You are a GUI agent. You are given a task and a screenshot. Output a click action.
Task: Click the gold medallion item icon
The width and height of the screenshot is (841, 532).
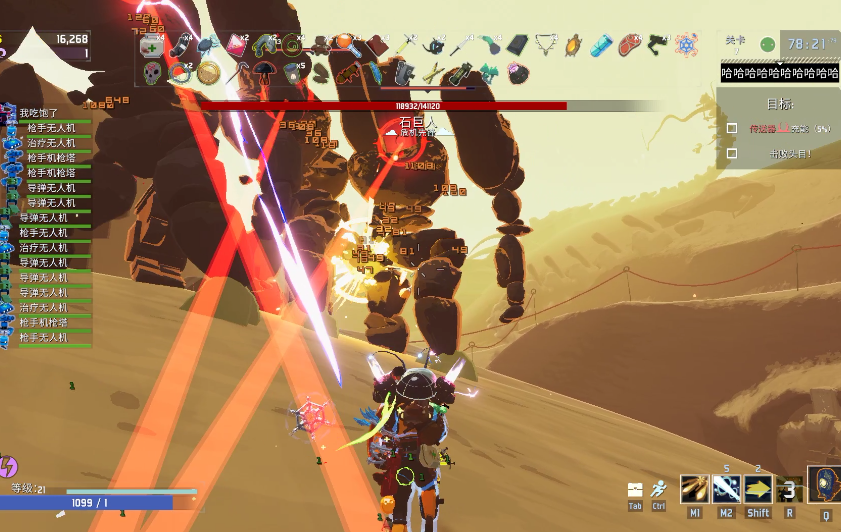208,72
